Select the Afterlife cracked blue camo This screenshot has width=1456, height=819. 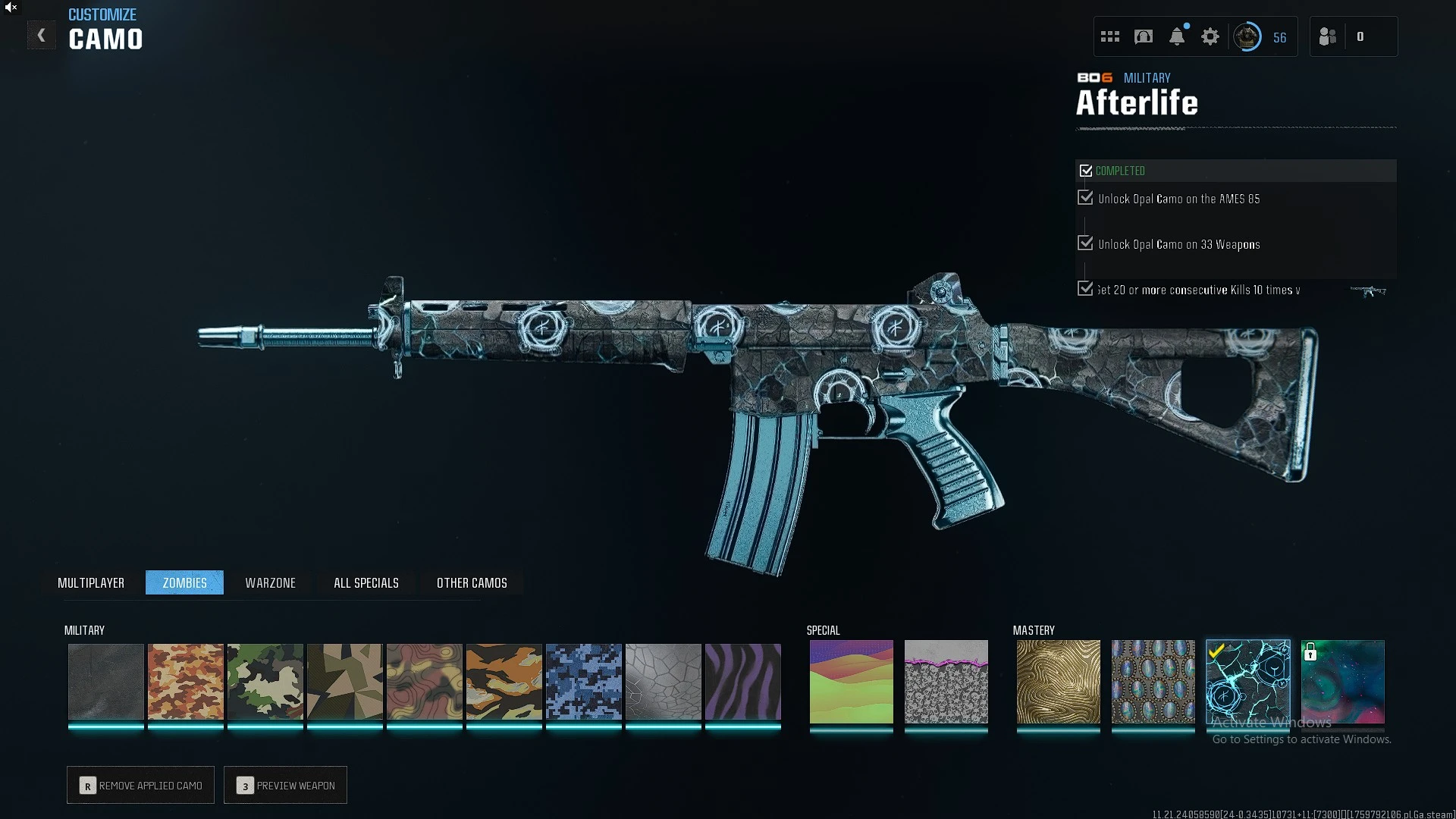[1247, 681]
